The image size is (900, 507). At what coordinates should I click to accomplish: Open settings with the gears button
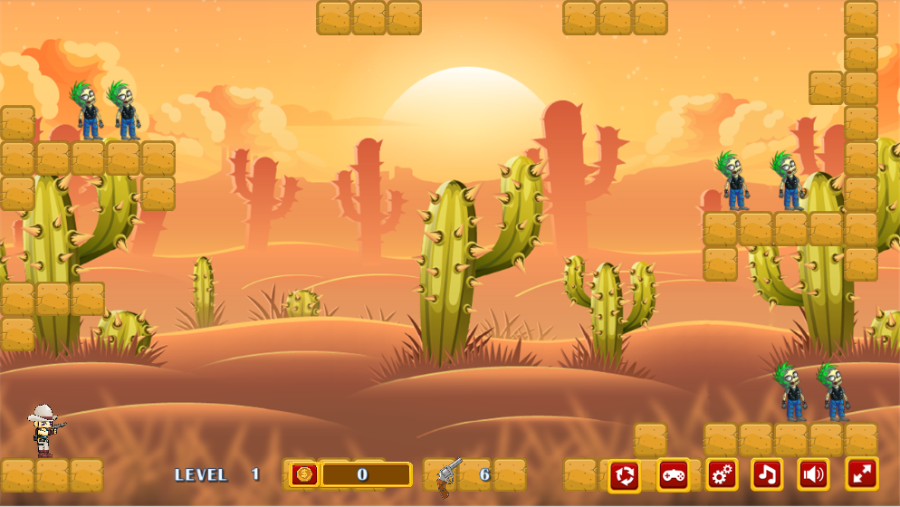[x=721, y=474]
